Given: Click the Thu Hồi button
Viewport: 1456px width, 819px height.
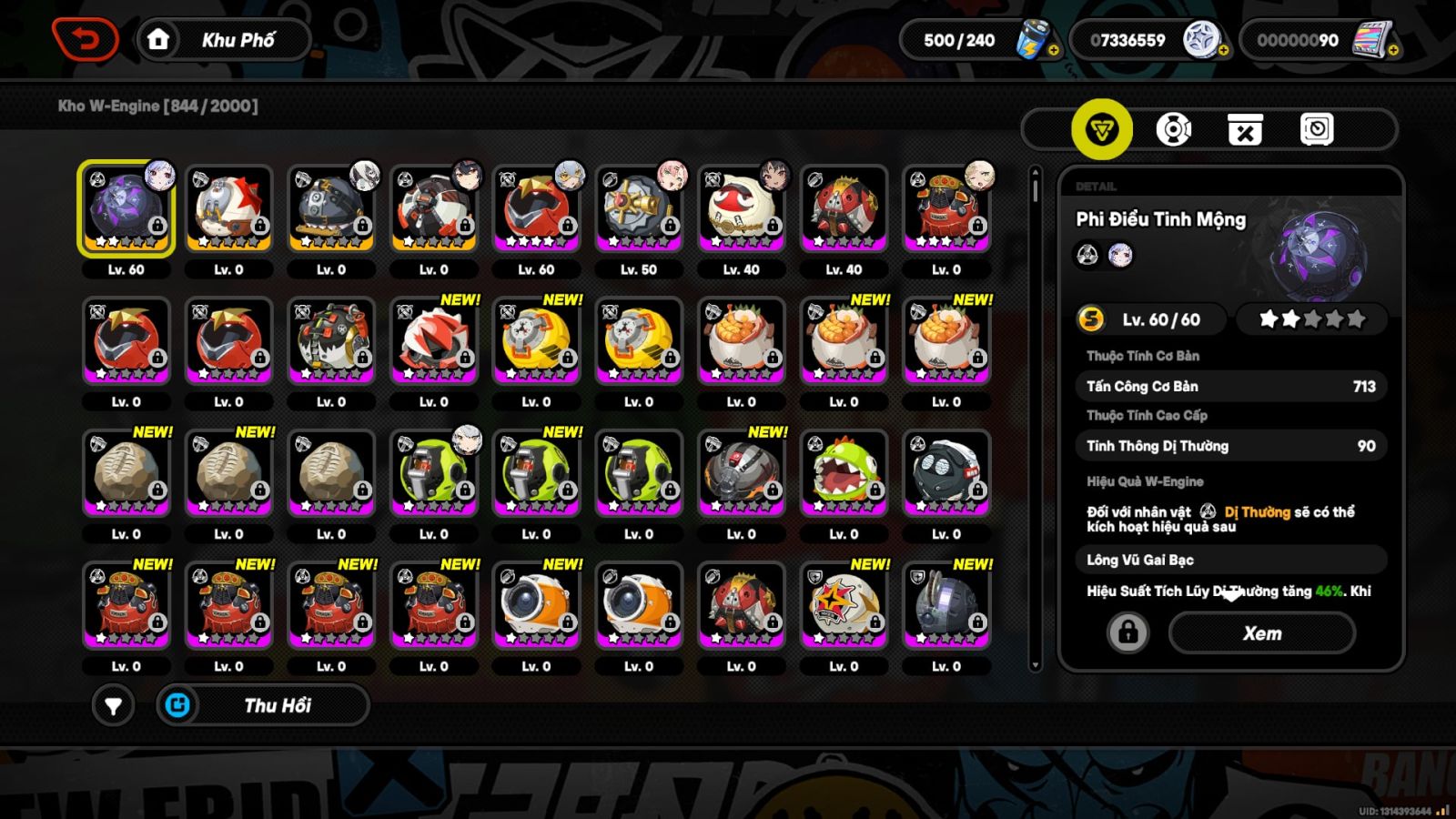Looking at the screenshot, I should click(x=263, y=705).
